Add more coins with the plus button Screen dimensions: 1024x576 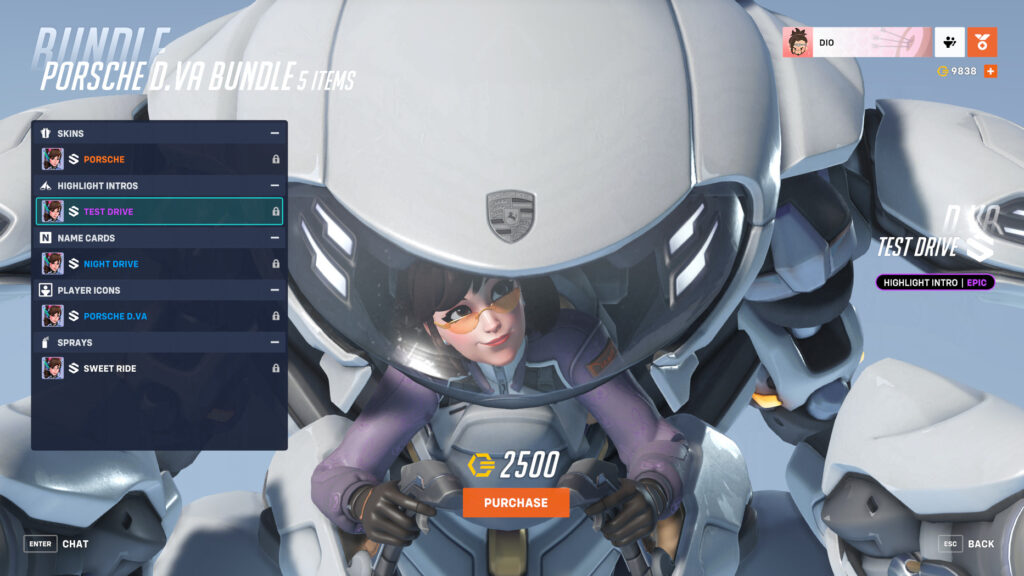(990, 71)
